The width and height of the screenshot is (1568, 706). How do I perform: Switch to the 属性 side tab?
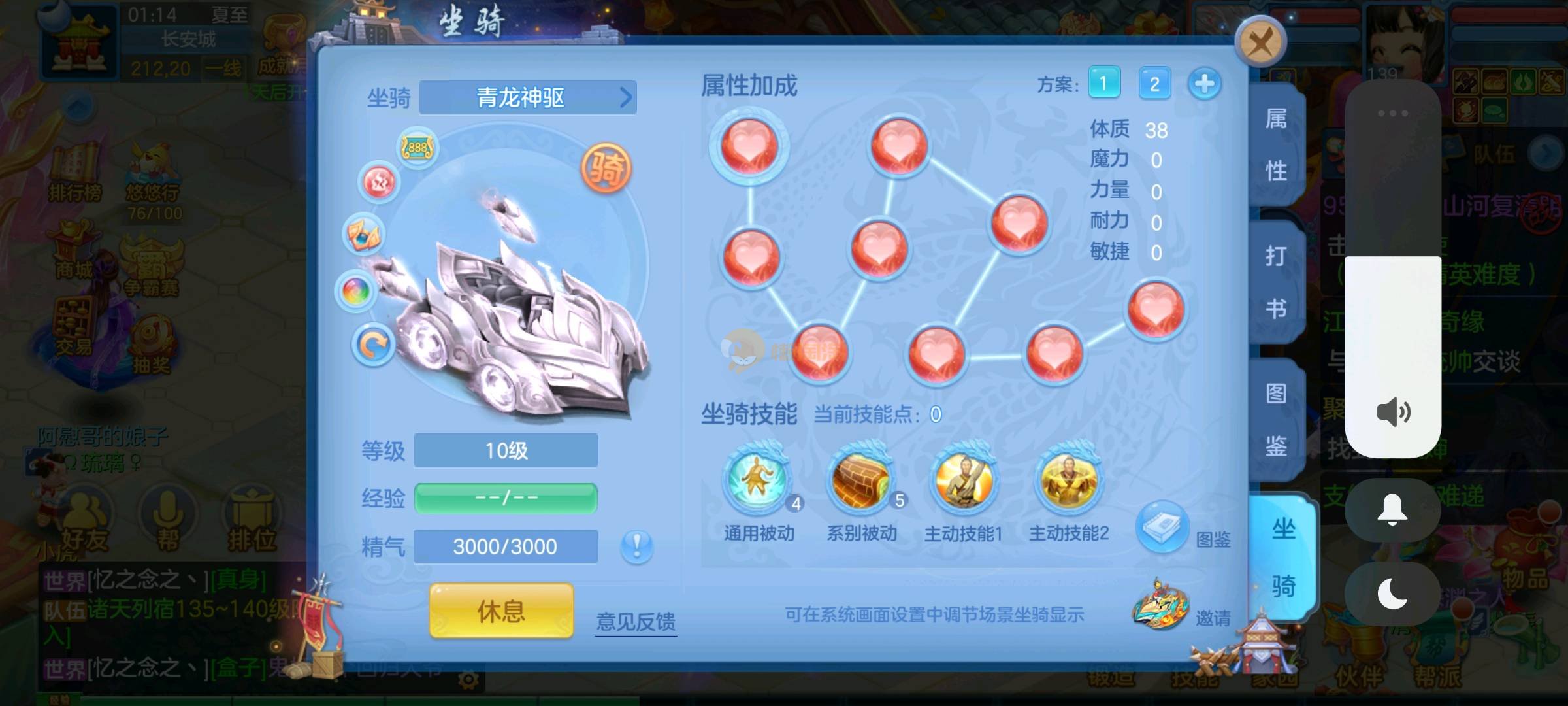tap(1276, 145)
